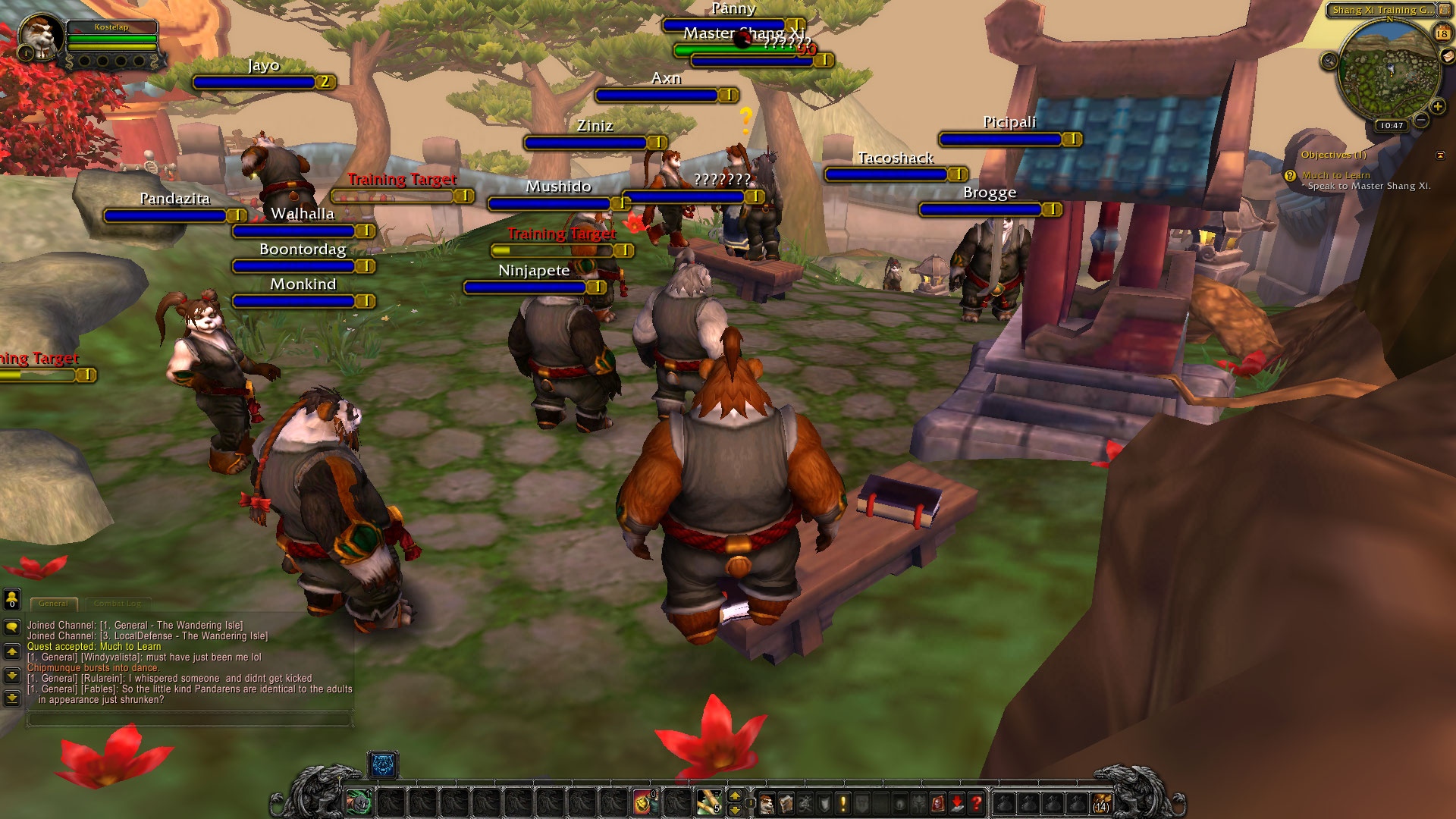The height and width of the screenshot is (819, 1456).
Task: Zoom out the minimap with minus button
Action: pyautogui.click(x=1421, y=120)
